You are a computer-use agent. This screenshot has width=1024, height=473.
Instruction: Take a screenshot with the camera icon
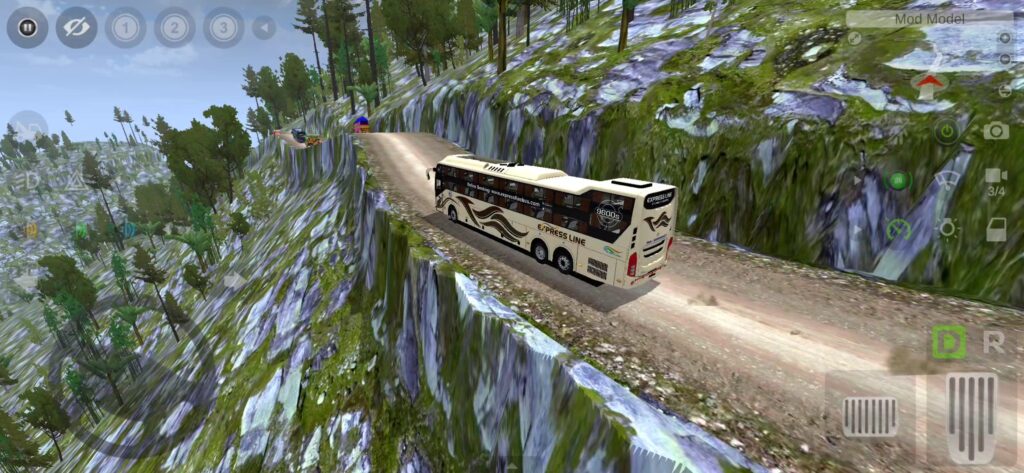tap(995, 130)
